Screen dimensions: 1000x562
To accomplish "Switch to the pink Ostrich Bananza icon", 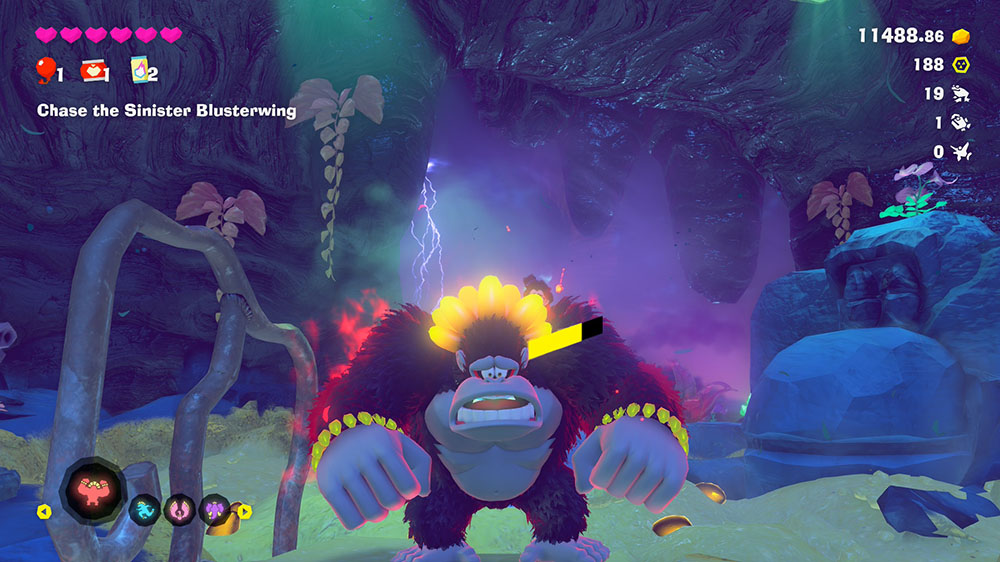I will (180, 511).
